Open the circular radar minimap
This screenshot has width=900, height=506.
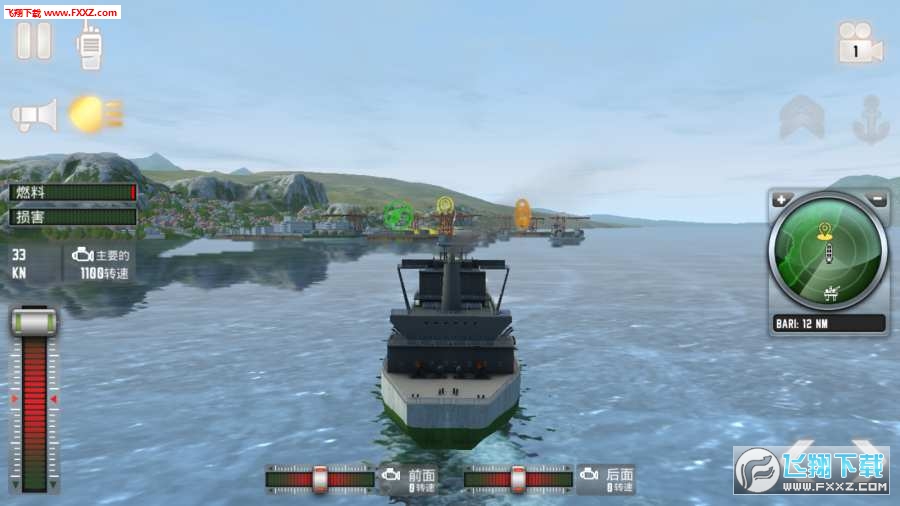(x=828, y=253)
